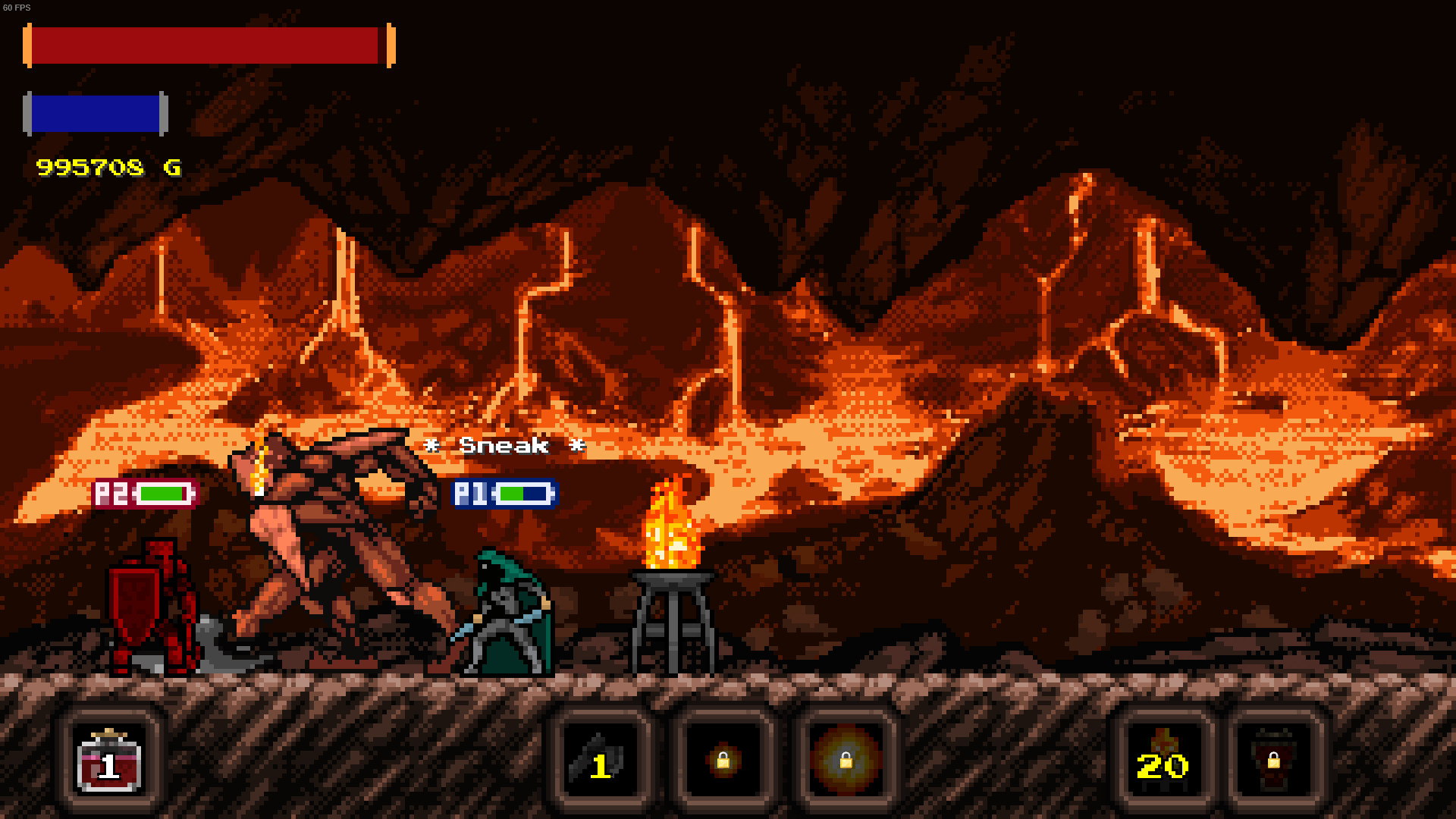Click the 60 FPS counter in the corner
The image size is (1456, 819).
(17, 6)
